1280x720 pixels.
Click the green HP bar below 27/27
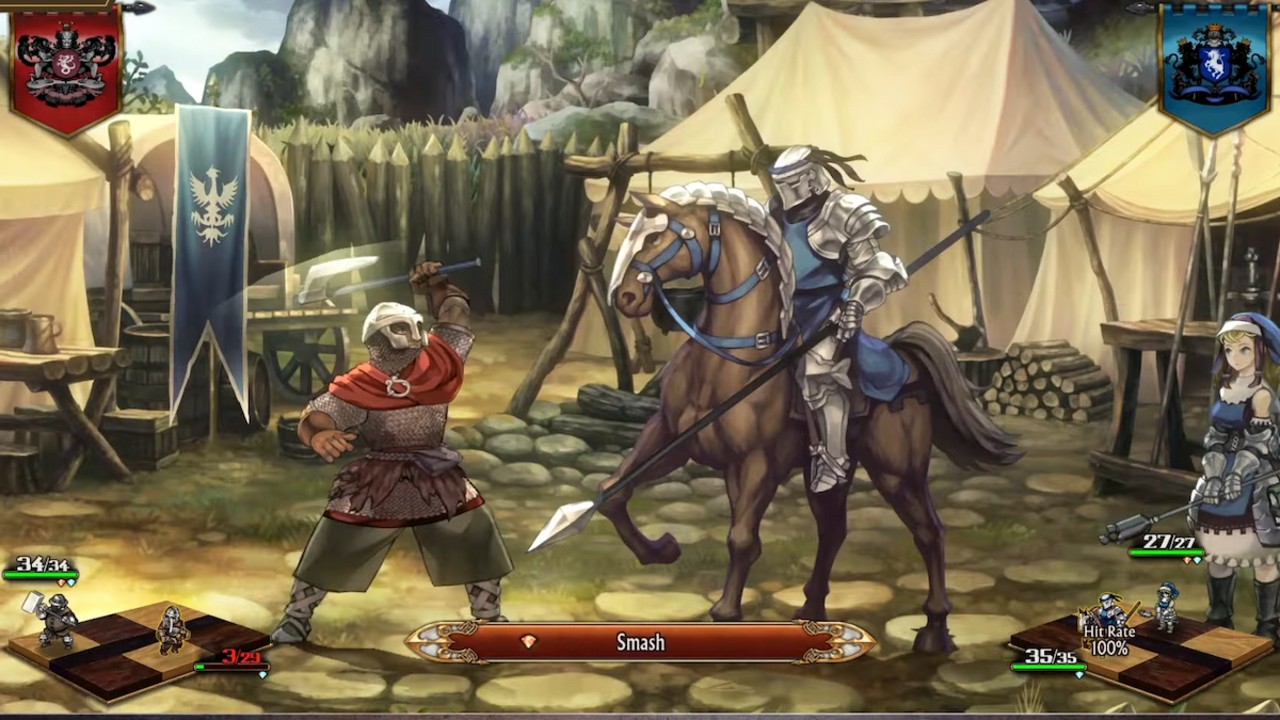point(1167,552)
